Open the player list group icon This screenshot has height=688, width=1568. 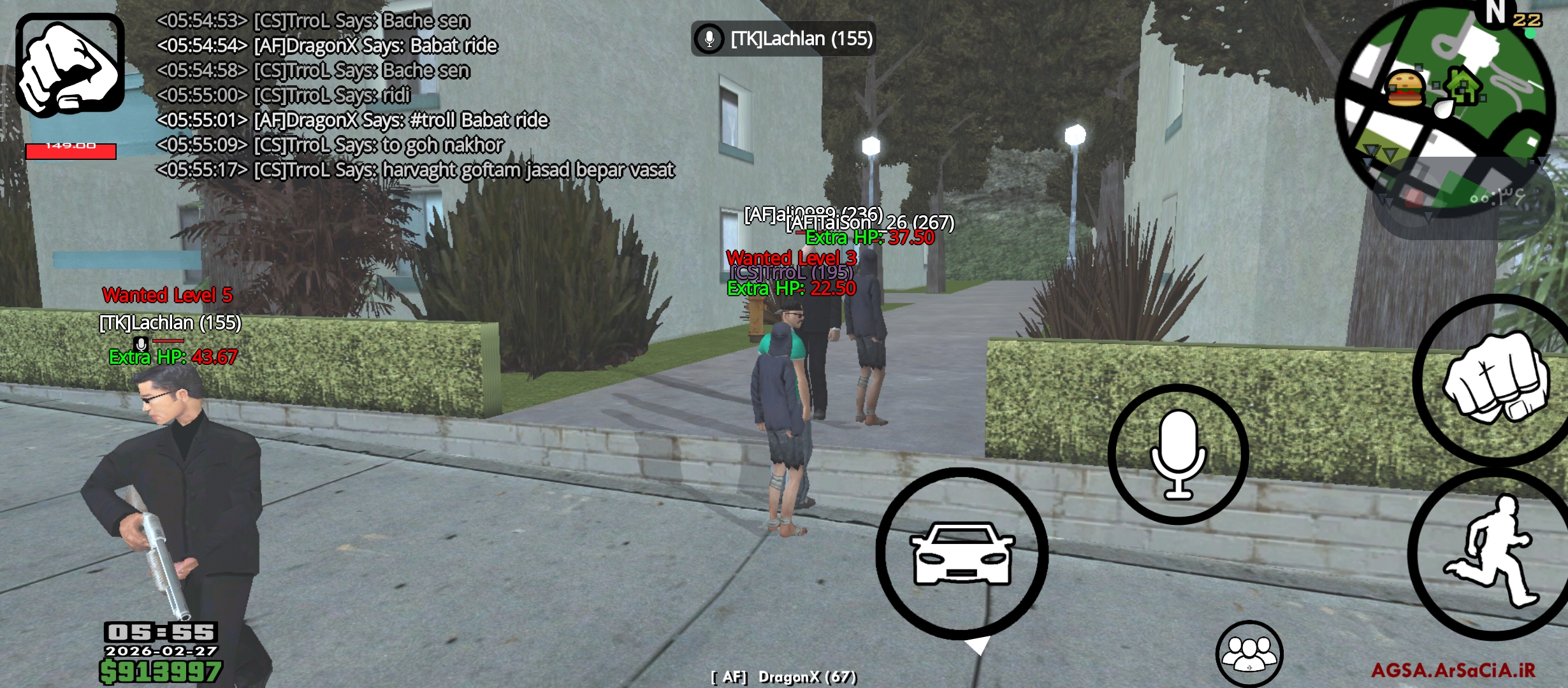pyautogui.click(x=1249, y=654)
